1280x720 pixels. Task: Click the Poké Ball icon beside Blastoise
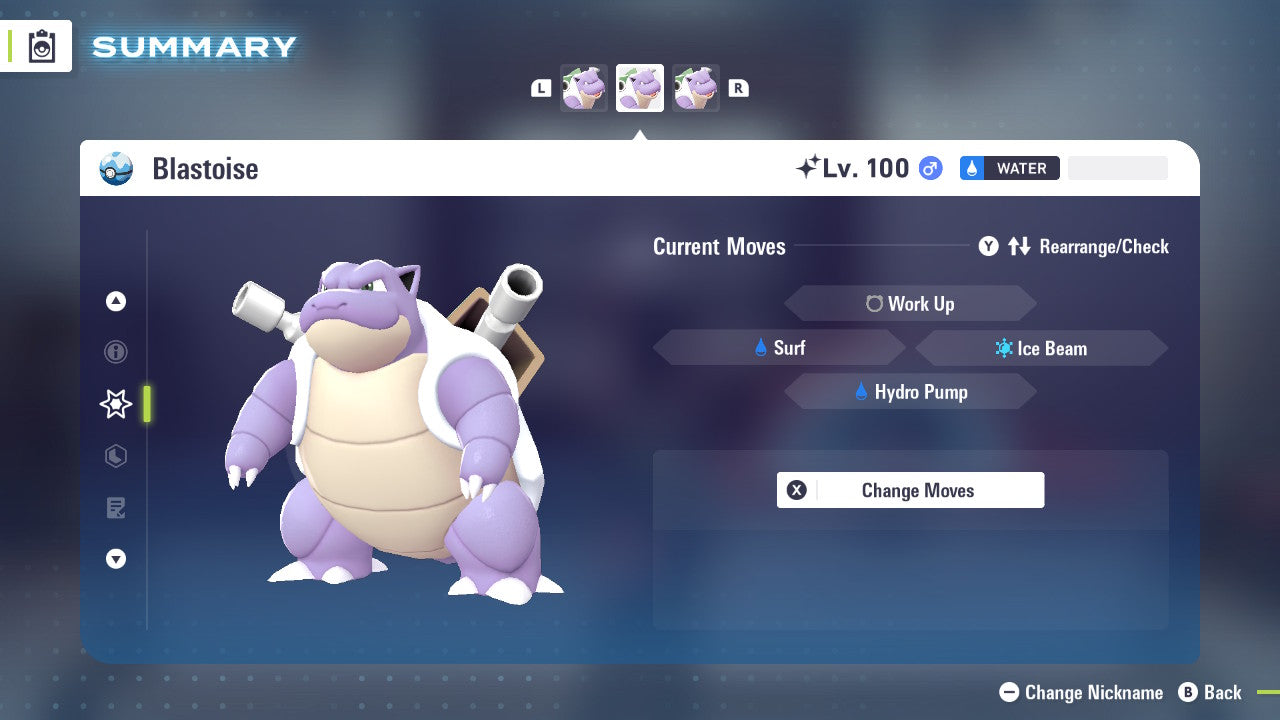tap(115, 168)
